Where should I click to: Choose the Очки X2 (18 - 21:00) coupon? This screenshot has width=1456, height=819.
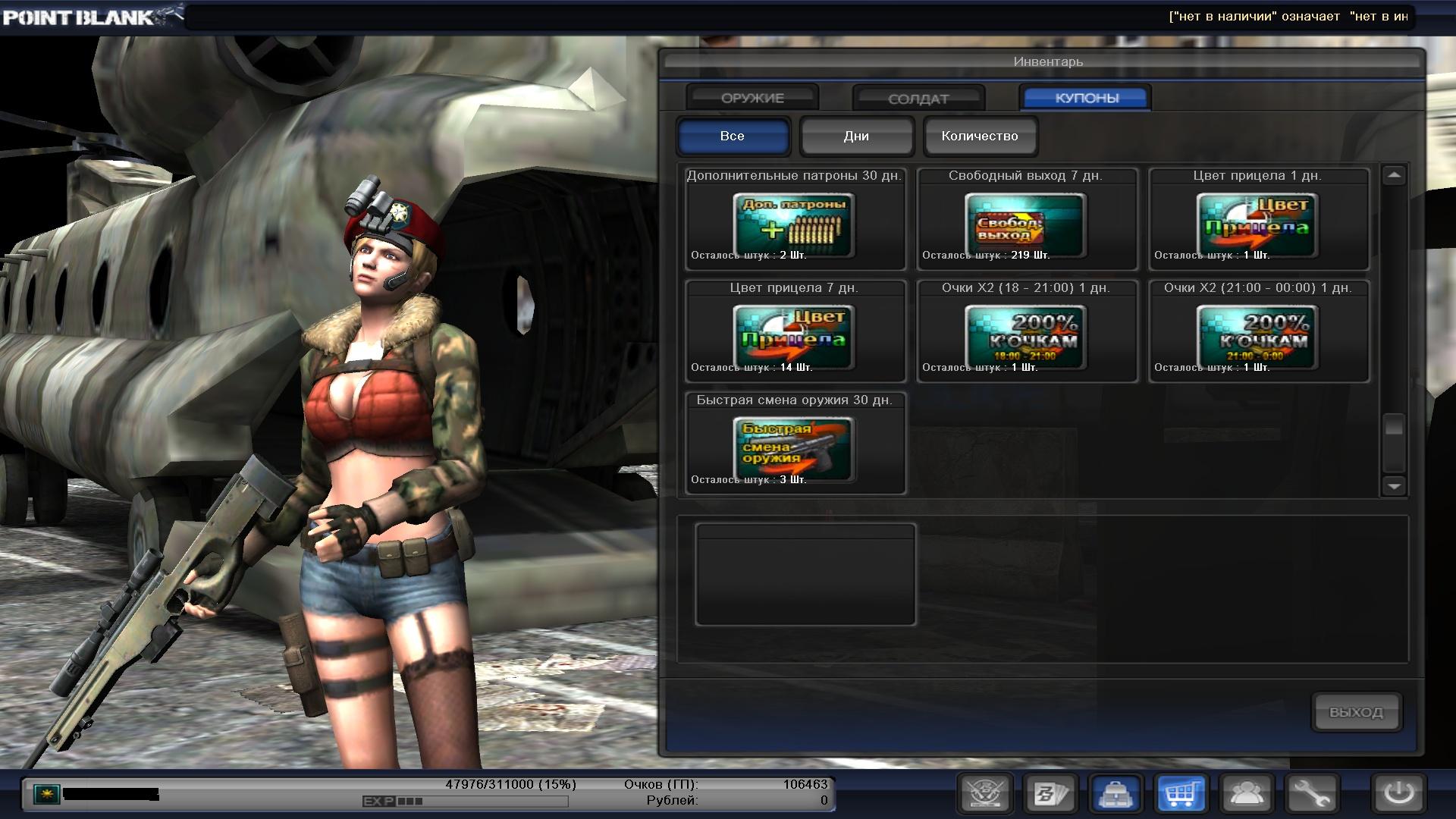pos(1025,337)
